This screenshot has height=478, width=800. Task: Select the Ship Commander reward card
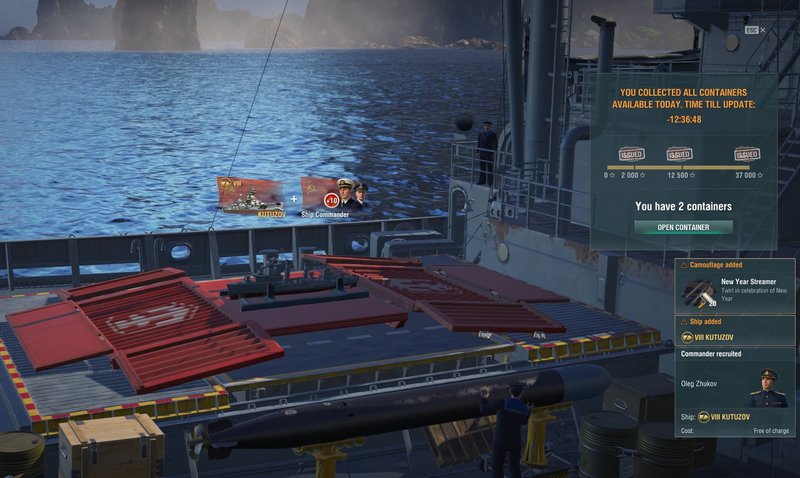[x=334, y=194]
